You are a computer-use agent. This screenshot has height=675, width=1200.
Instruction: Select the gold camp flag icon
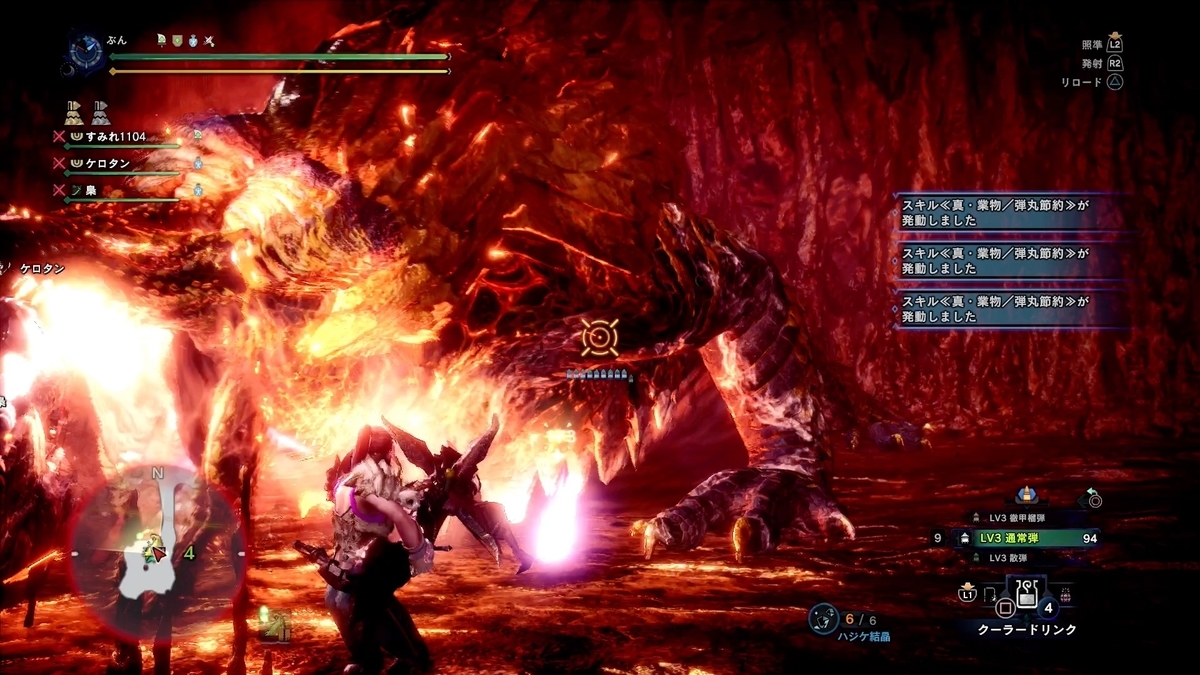click(73, 110)
